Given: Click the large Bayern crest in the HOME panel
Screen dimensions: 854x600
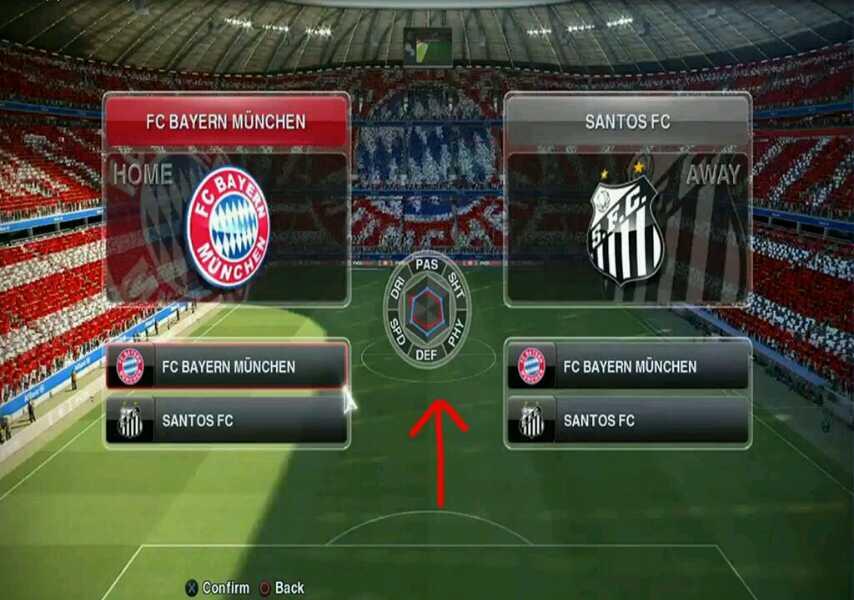Looking at the screenshot, I should tap(228, 227).
